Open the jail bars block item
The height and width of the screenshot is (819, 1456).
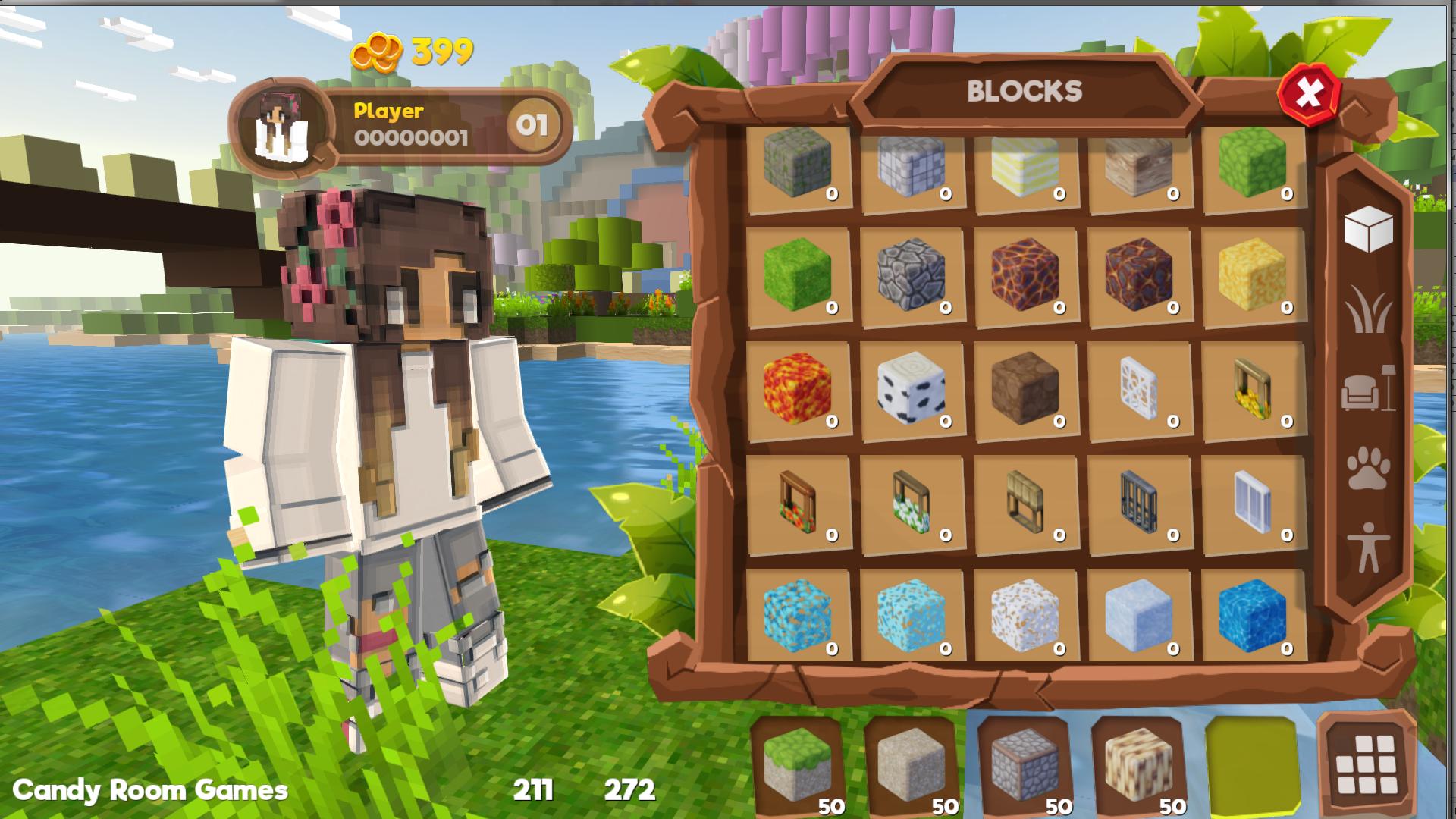(1137, 502)
